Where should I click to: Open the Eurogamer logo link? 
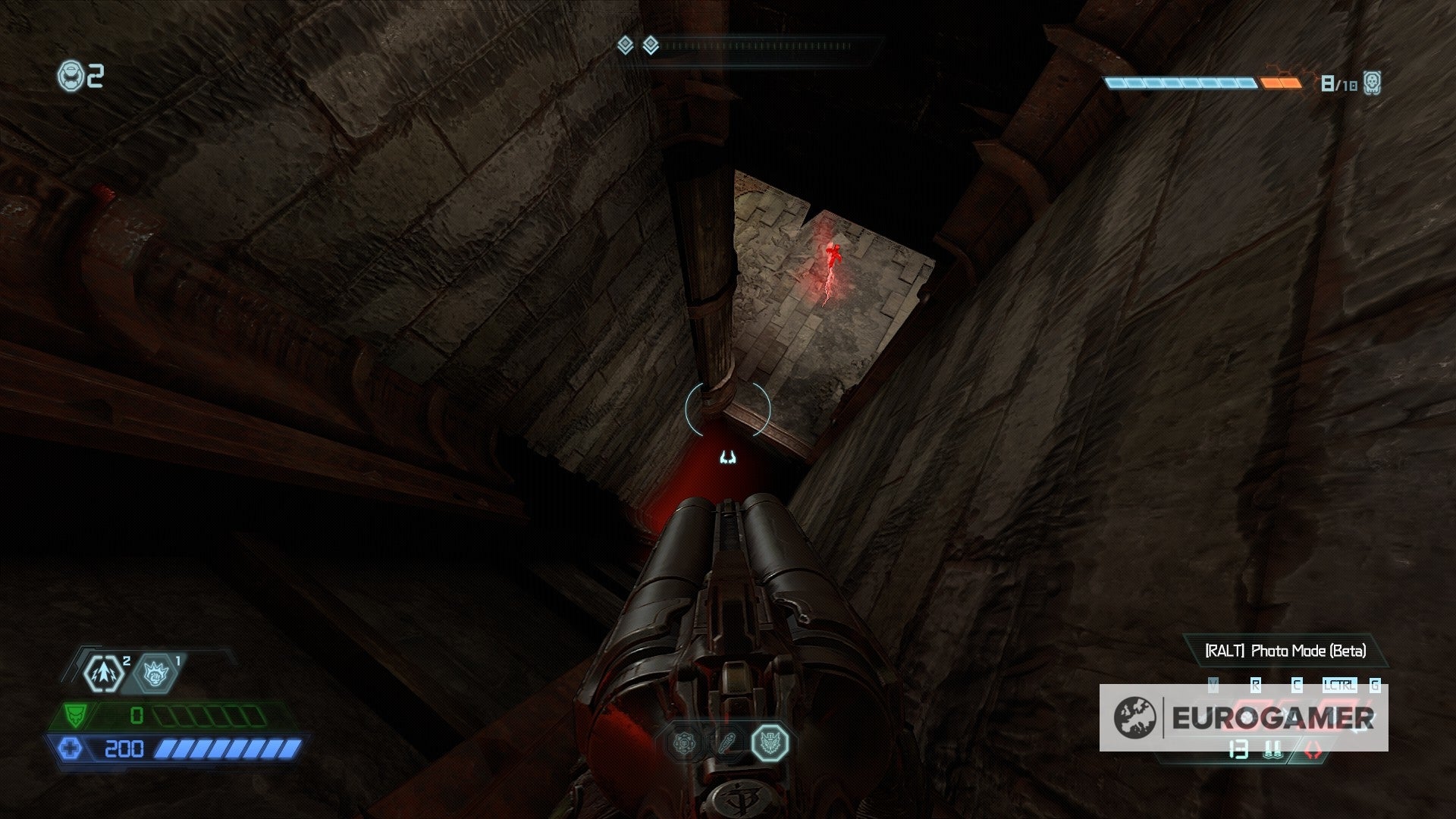coord(1272,717)
